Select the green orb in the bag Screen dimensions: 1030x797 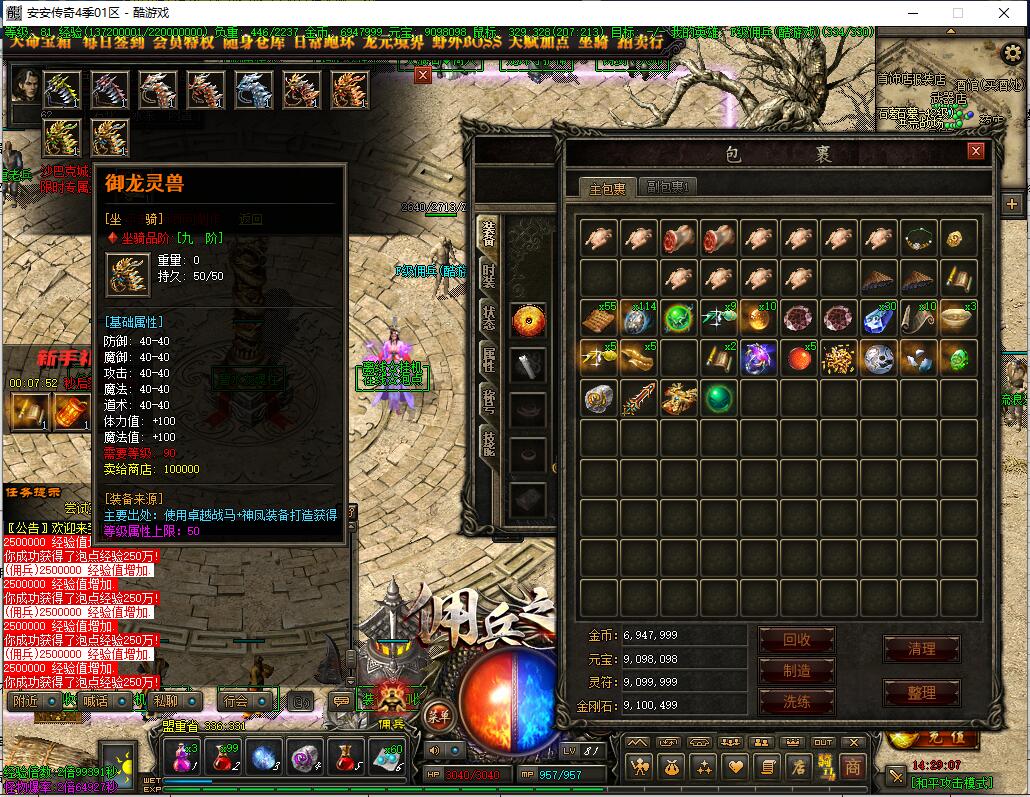coord(718,398)
